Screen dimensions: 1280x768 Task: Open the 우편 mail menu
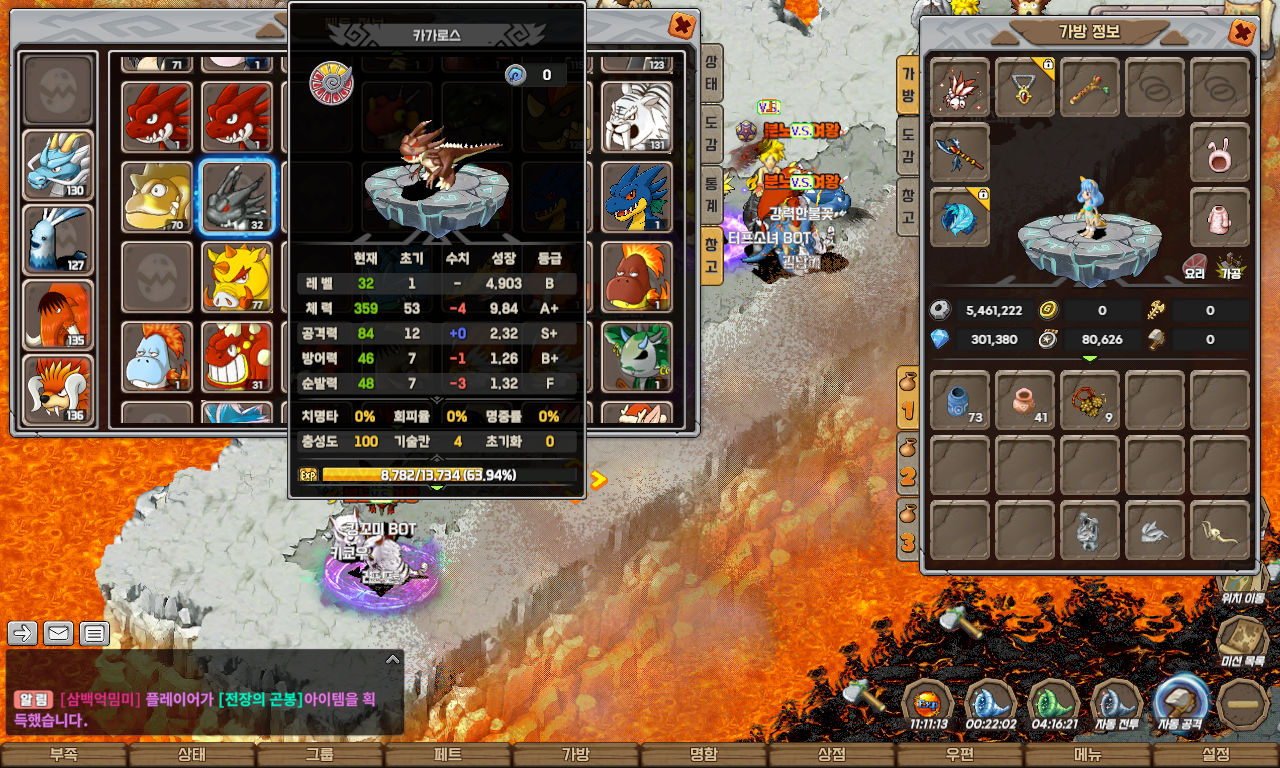pyautogui.click(x=960, y=755)
